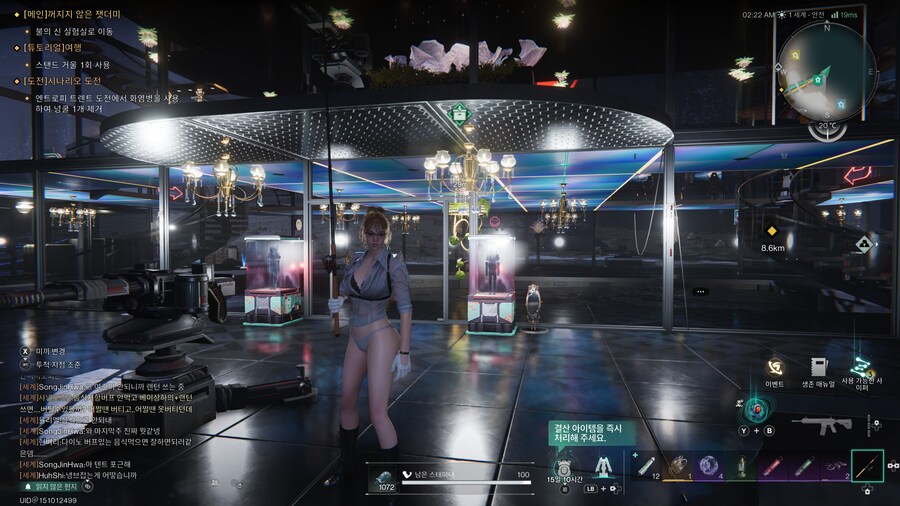900x506 pixels.
Task: Open the outfit mannequin icon
Action: [x=603, y=468]
